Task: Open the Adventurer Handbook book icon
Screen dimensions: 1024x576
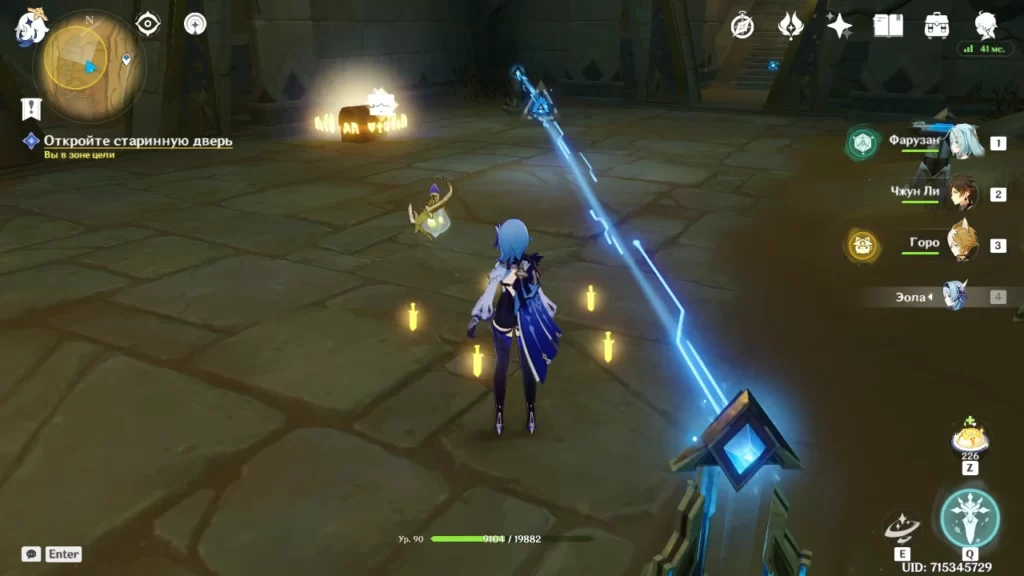Action: [x=887, y=25]
